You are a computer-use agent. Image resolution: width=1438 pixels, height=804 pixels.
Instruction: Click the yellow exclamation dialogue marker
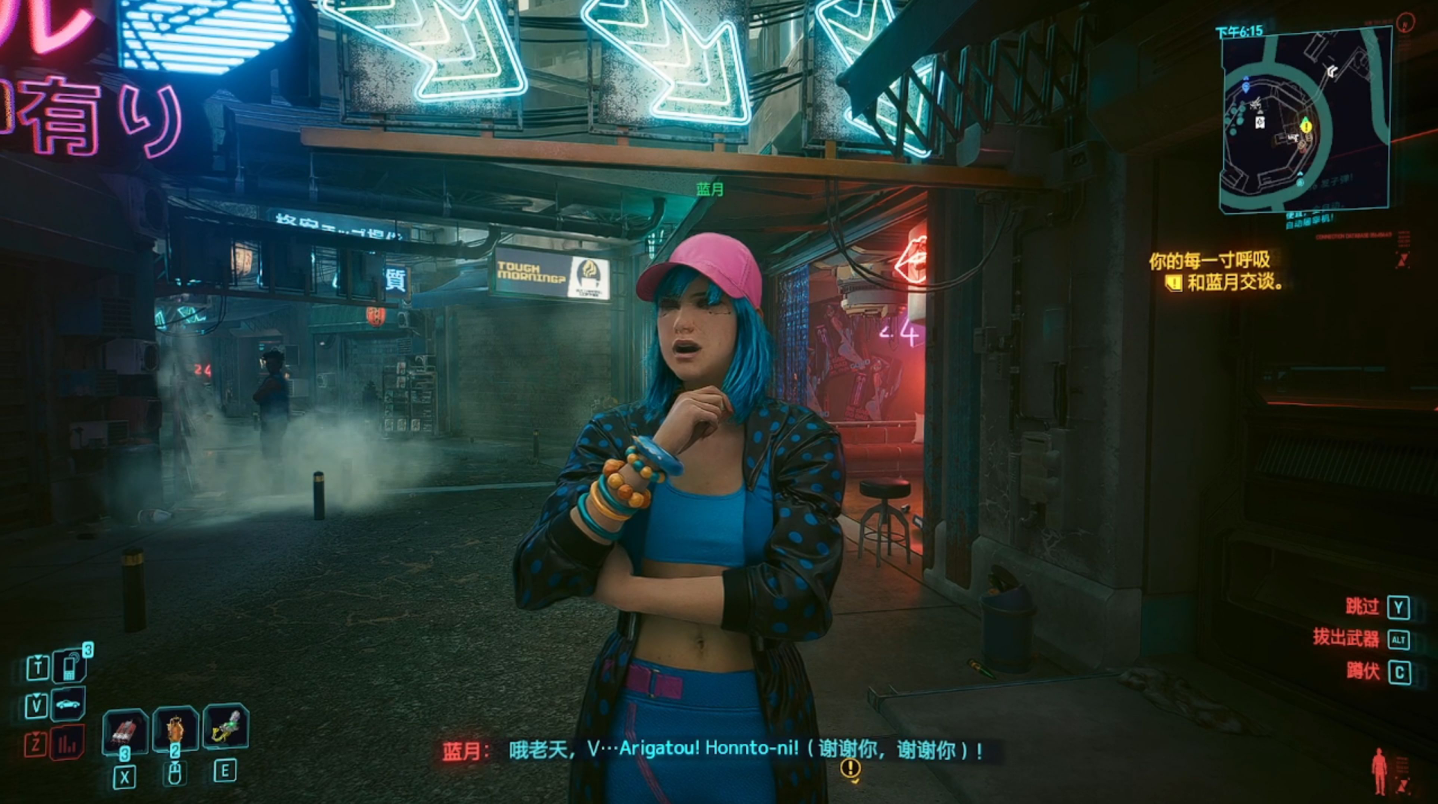point(850,768)
